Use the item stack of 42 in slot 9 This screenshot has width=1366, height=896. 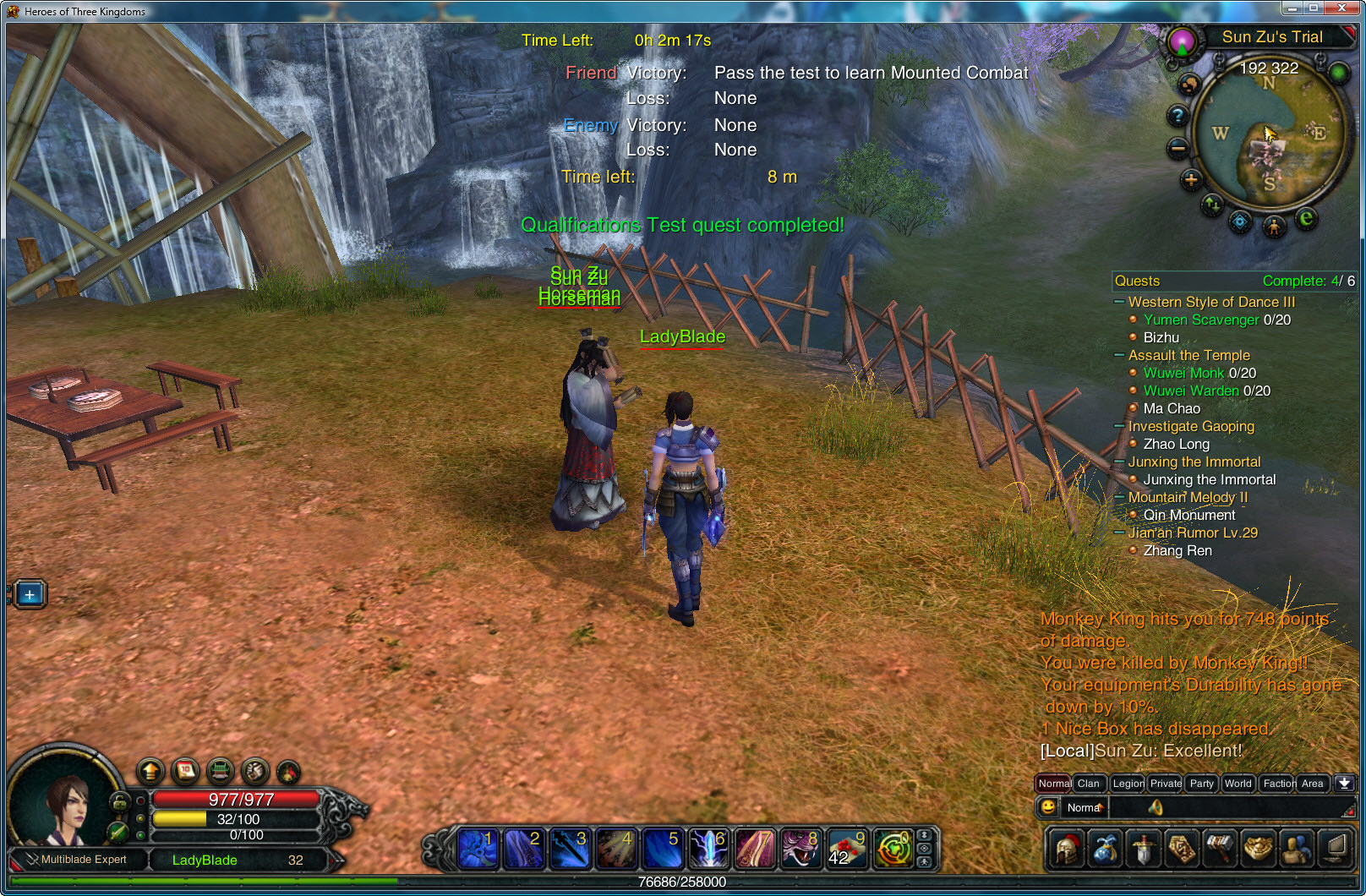pos(846,849)
